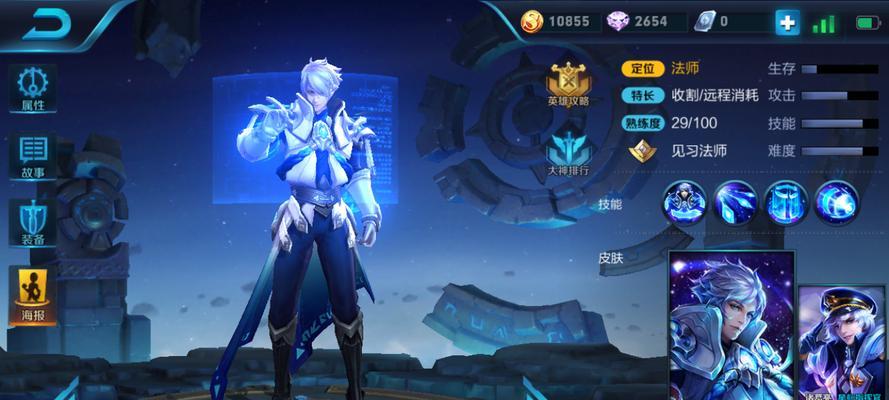889x400 pixels.
Task: Choose the skill icon with streaking light shards
Action: point(736,203)
